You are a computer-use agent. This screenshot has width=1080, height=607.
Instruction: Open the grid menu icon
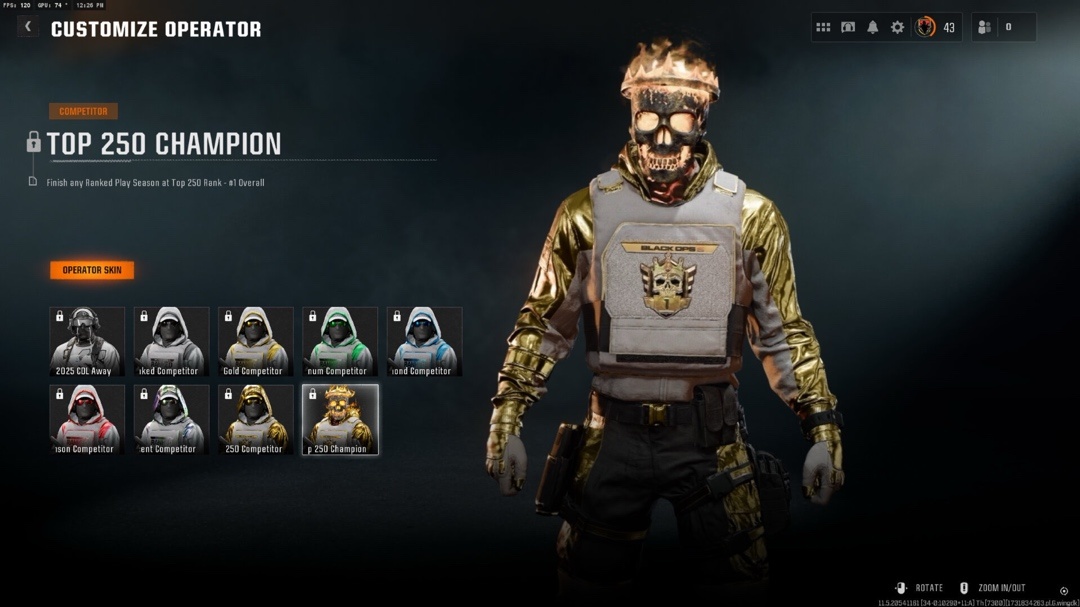pos(823,28)
